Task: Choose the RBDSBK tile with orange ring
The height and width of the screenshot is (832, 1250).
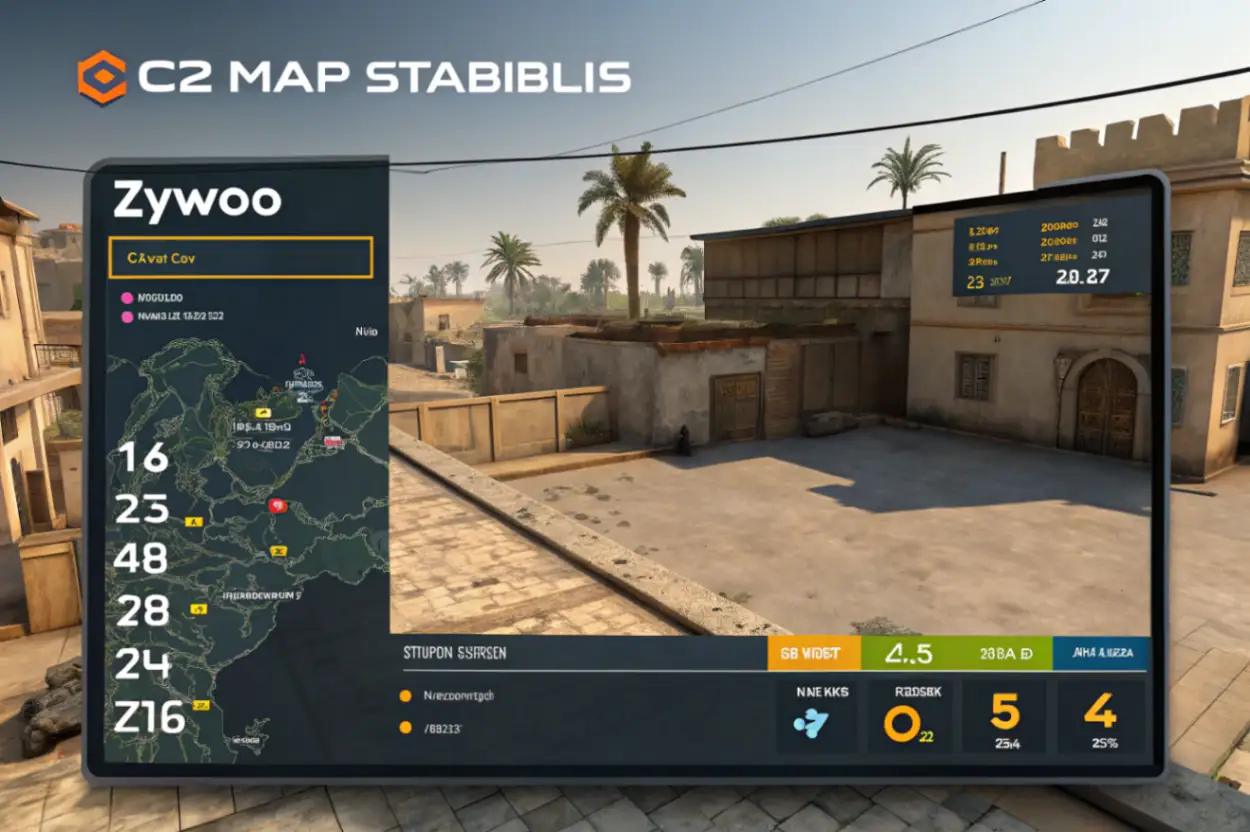Action: coord(909,716)
